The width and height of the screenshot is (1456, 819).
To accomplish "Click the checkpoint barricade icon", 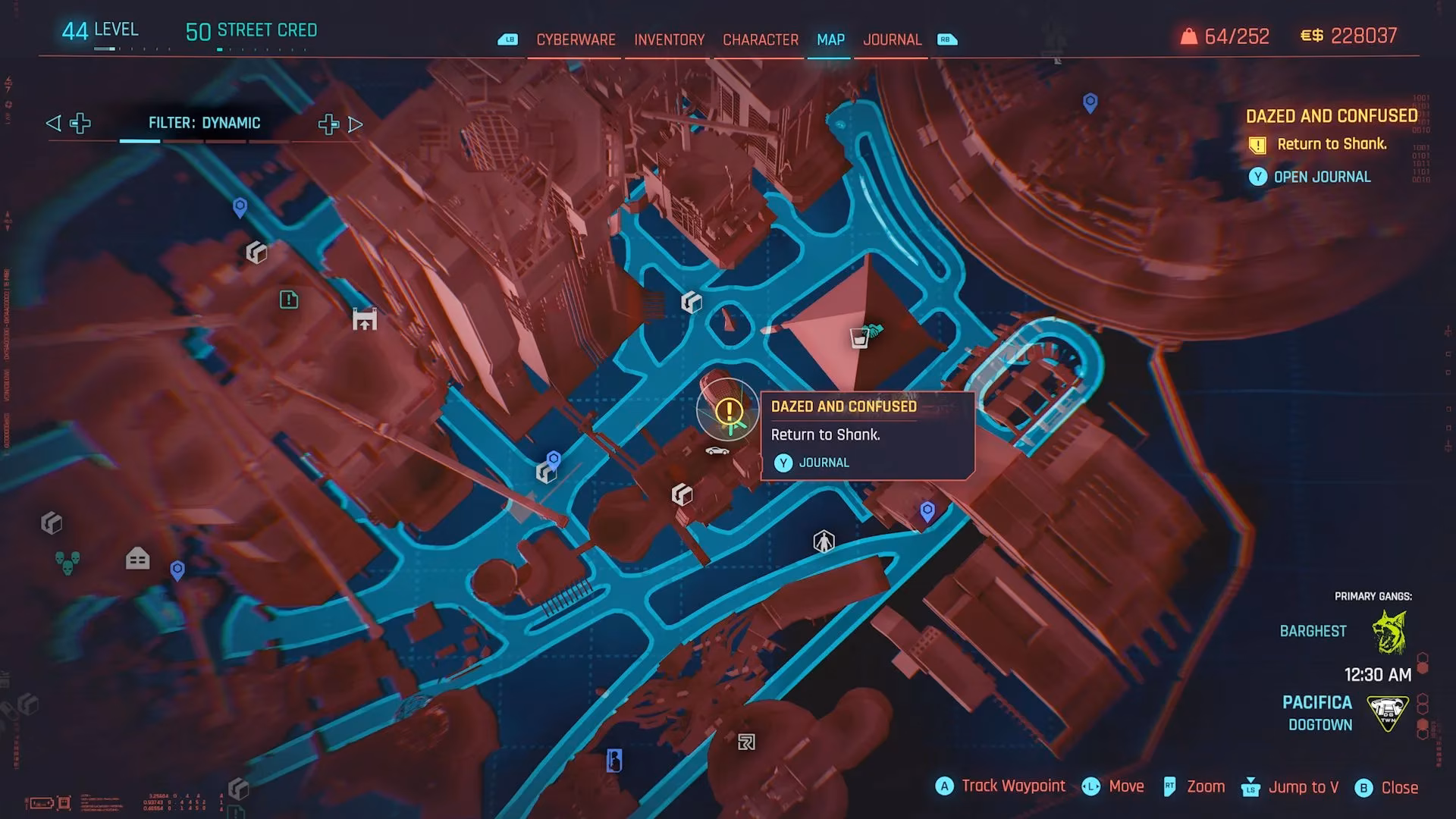I will click(x=366, y=319).
